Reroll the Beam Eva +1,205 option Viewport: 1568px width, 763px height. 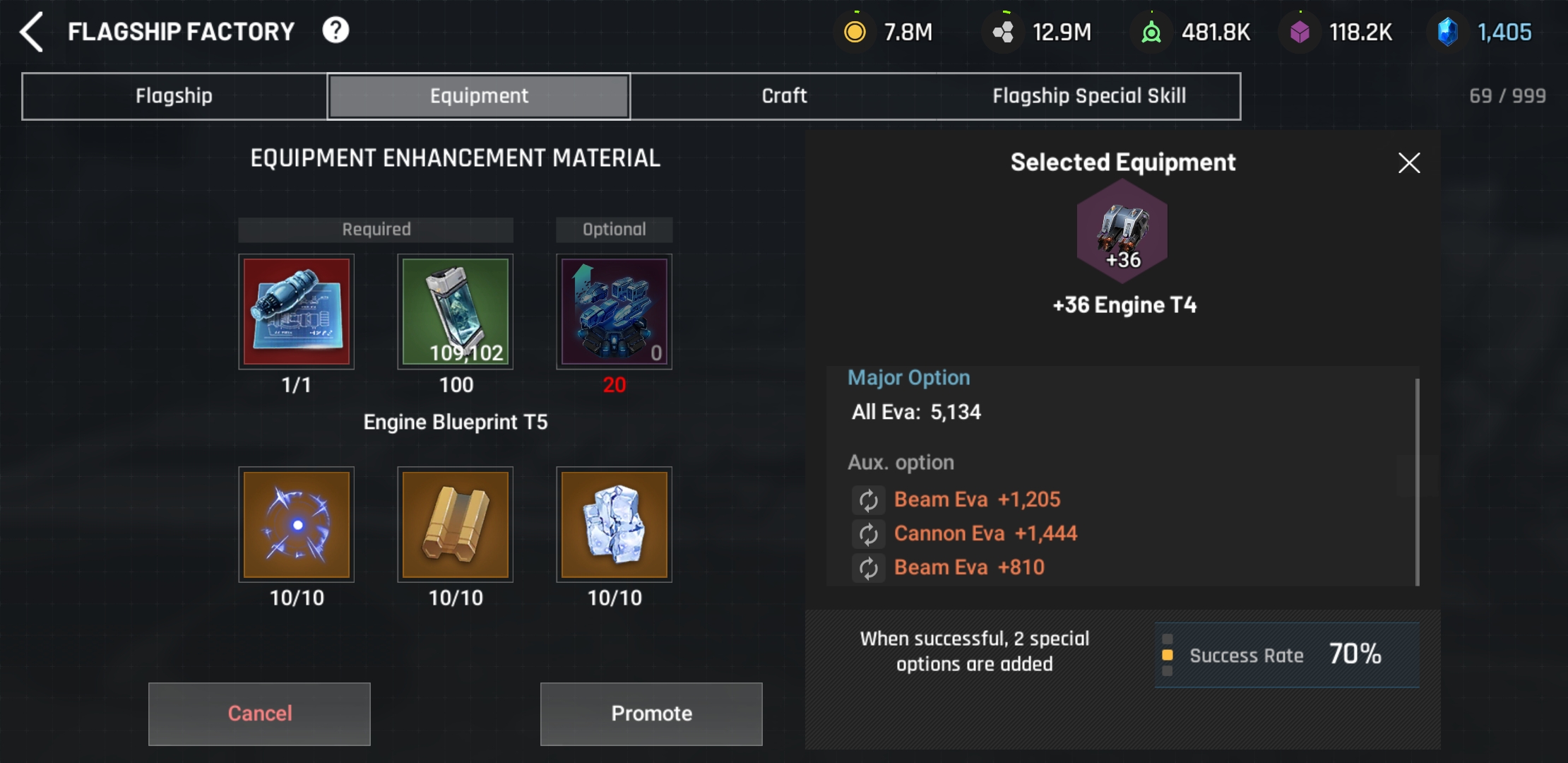868,500
